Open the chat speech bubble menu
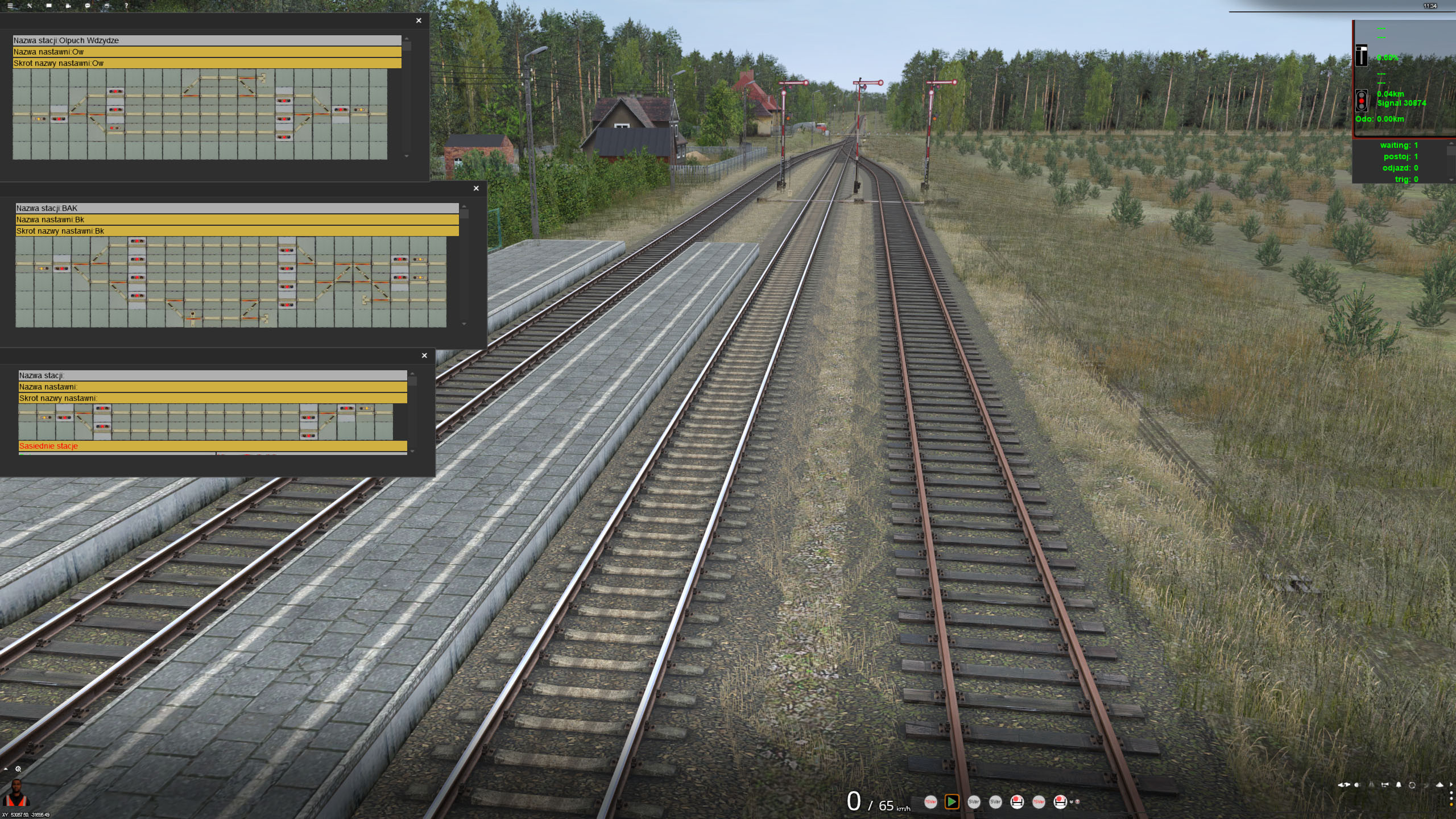 click(88, 6)
